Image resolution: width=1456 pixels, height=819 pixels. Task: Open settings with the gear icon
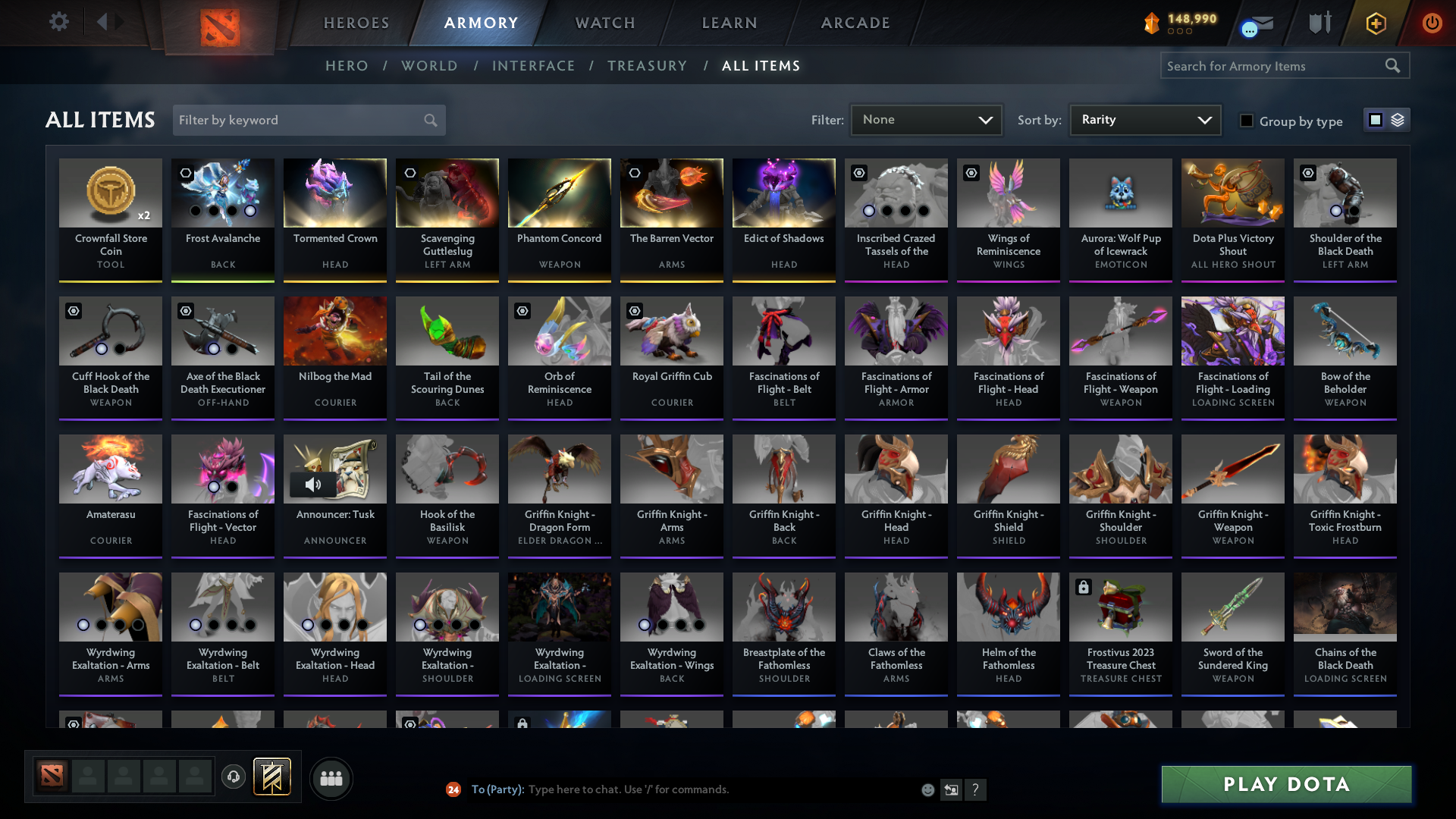tap(59, 22)
